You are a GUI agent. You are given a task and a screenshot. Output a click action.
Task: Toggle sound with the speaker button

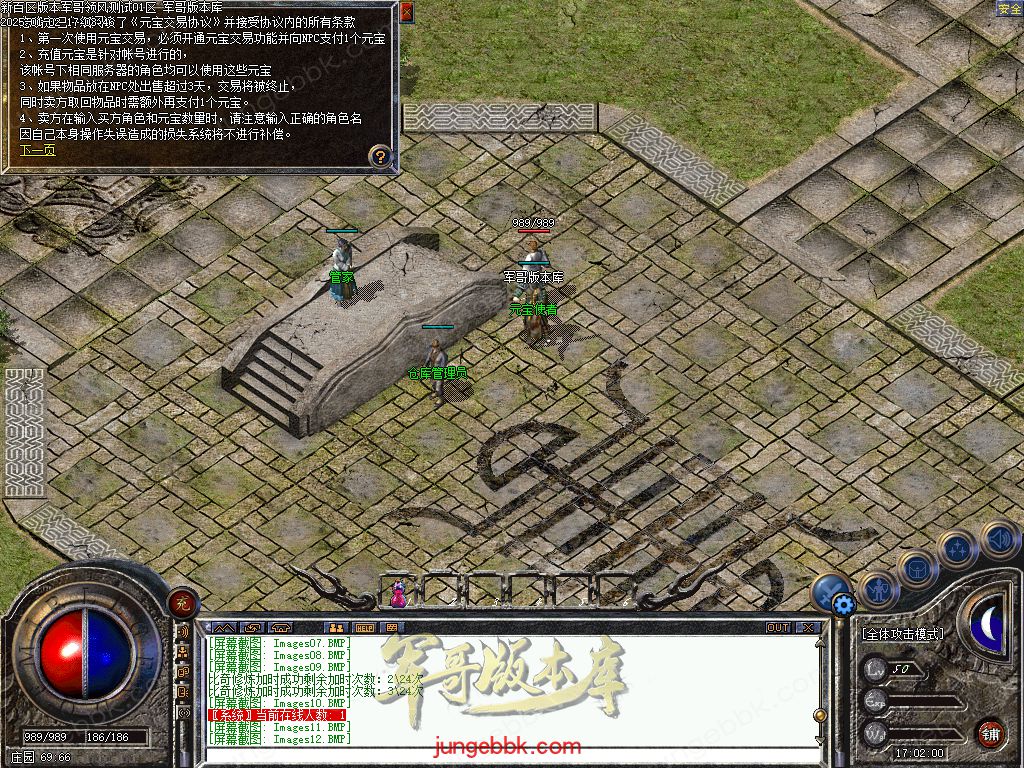998,538
